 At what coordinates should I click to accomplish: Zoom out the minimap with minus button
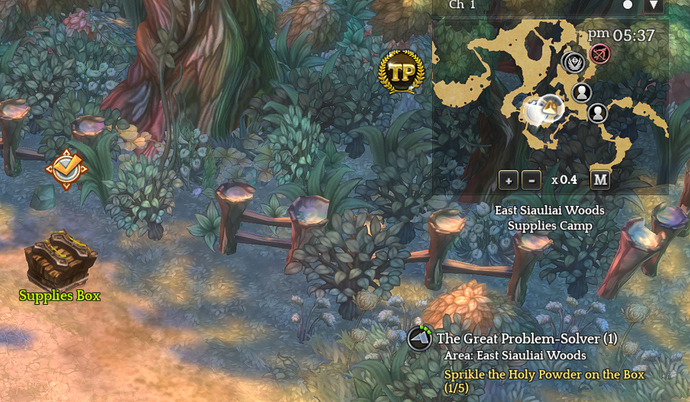[x=531, y=180]
